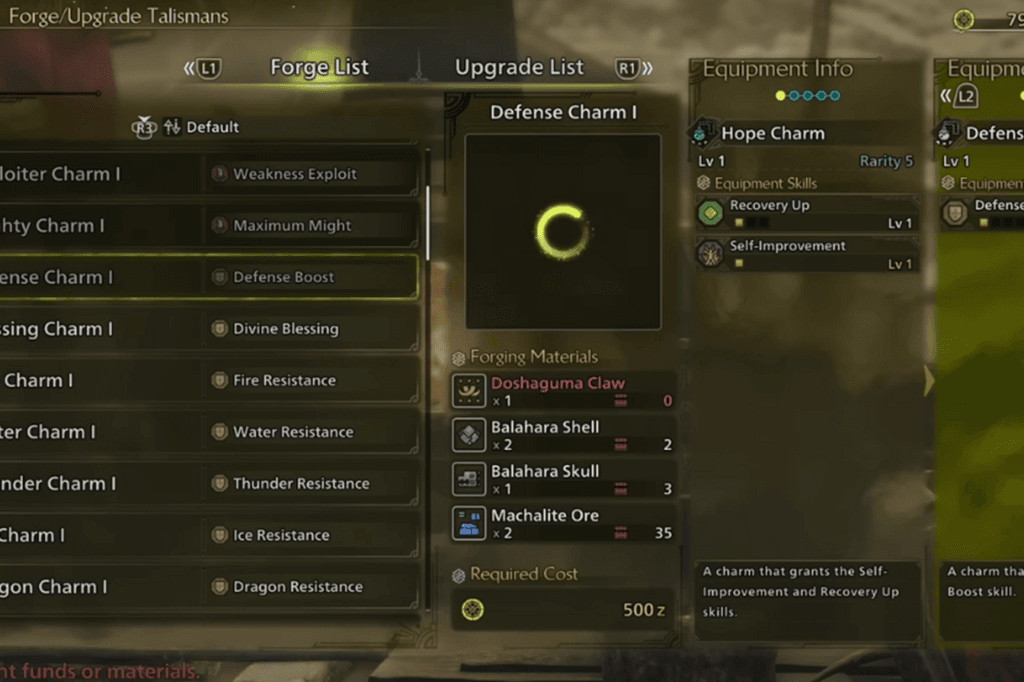Click the Defense Charm I preview image
This screenshot has width=1024, height=682.
pos(563,231)
